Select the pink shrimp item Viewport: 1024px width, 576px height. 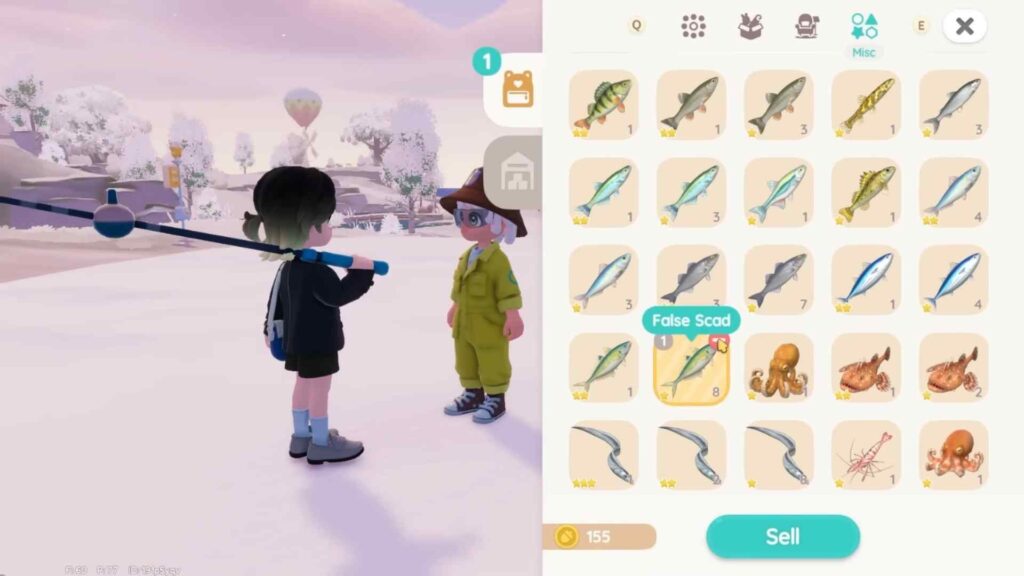tap(866, 455)
